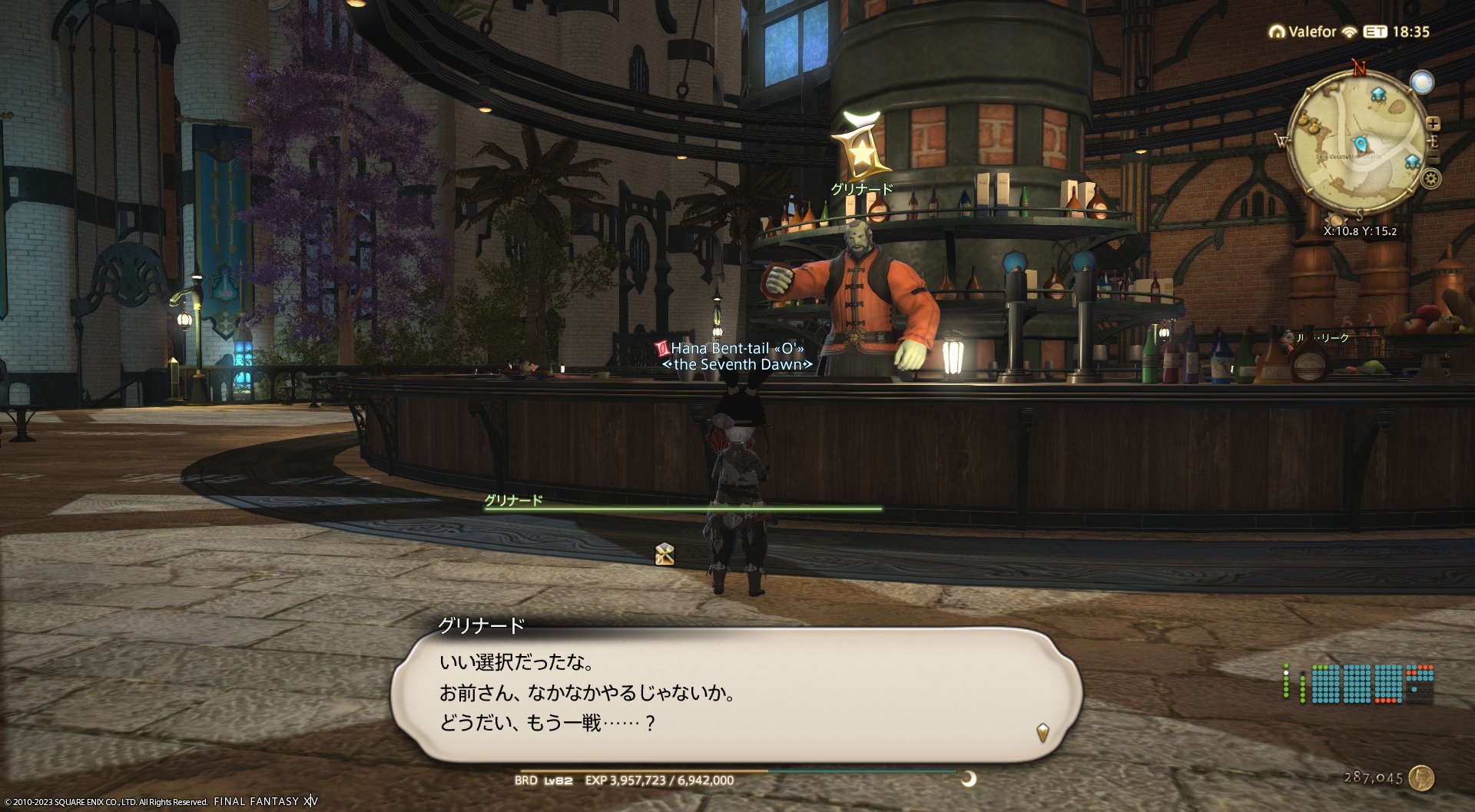The width and height of the screenshot is (1475, 812).
Task: Advance the グリナード dialogue box
Action: tap(1042, 731)
